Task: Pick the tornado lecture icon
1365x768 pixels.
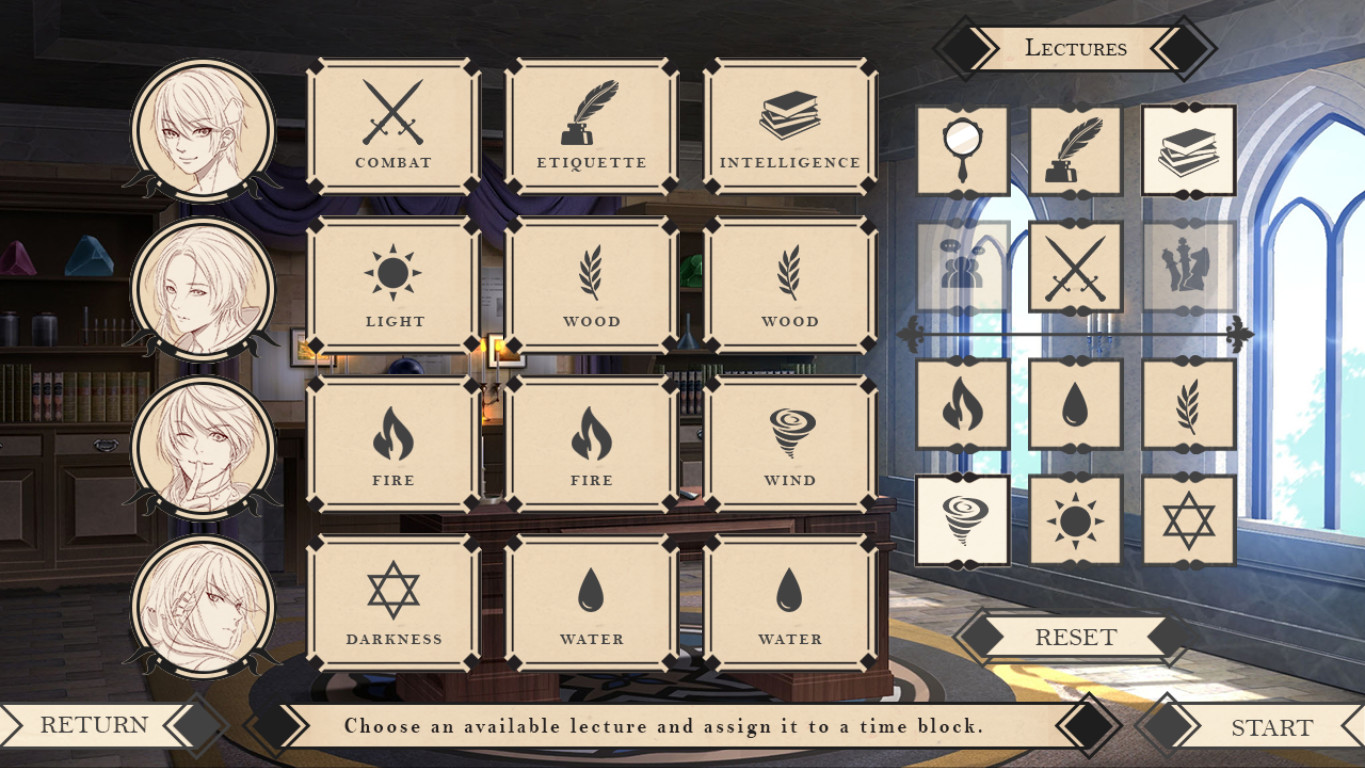Action: click(963, 519)
